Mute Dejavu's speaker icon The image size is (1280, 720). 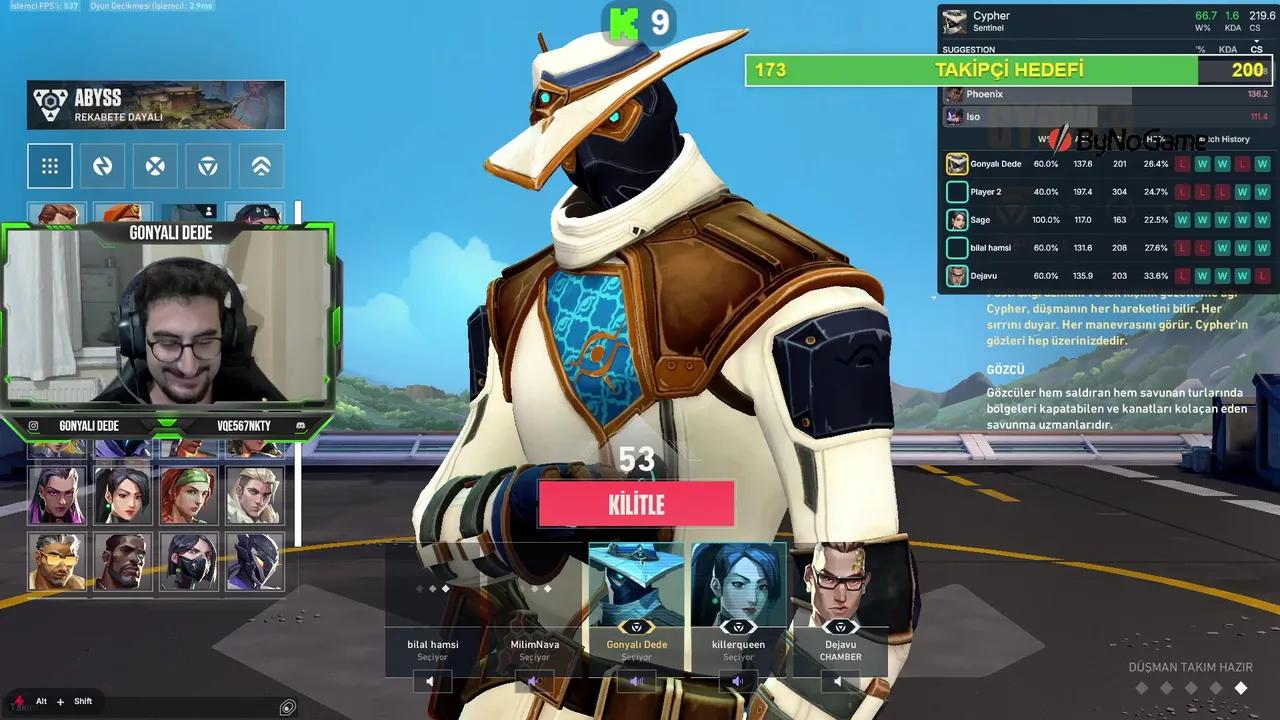point(837,681)
